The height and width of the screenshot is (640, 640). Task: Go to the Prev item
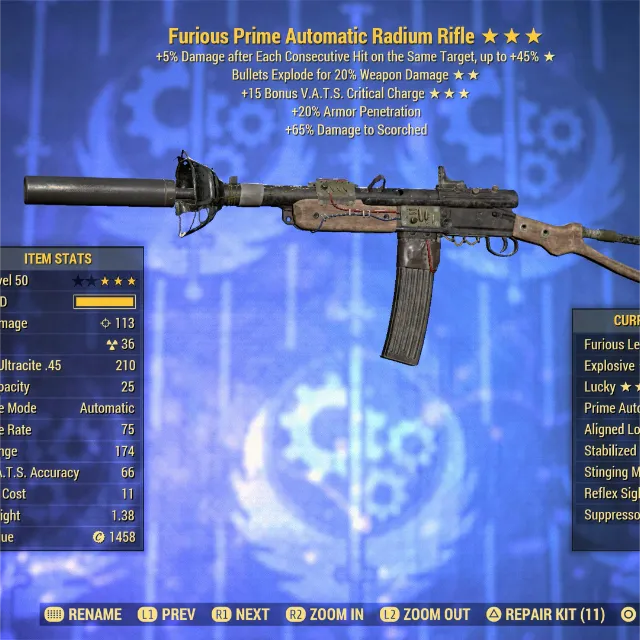click(165, 614)
